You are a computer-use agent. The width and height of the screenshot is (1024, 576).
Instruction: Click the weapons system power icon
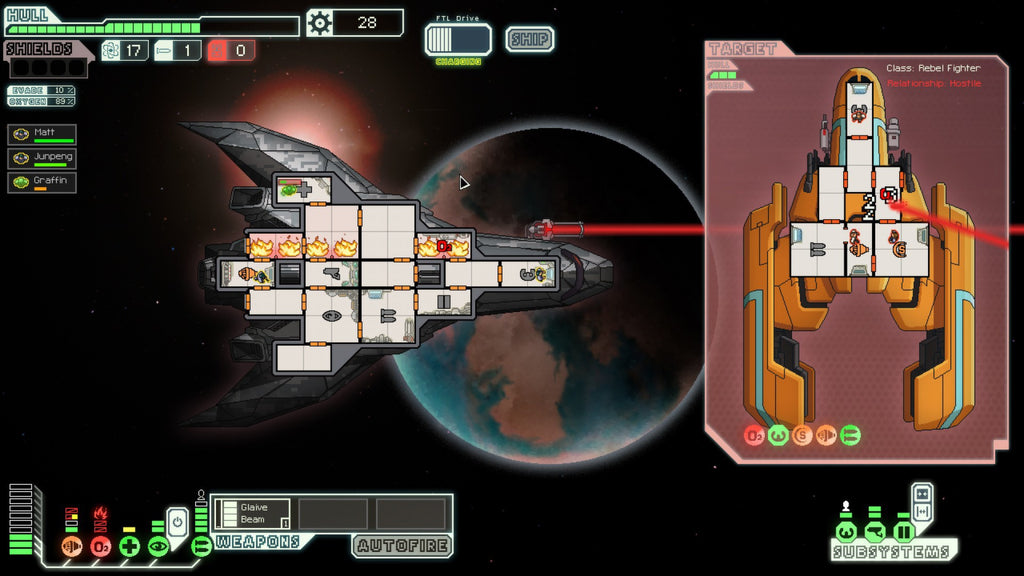pos(201,546)
